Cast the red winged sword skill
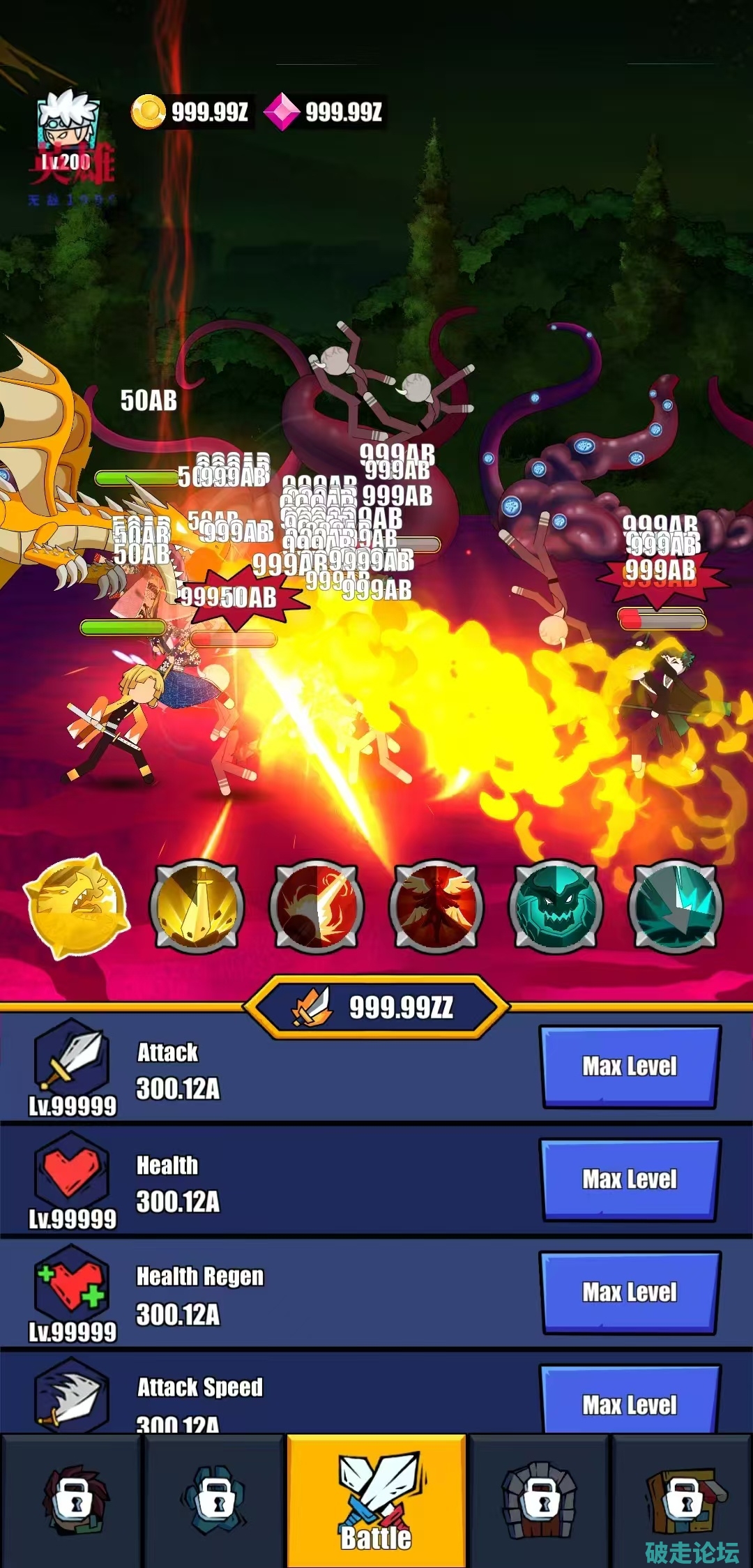753x1568 pixels. click(436, 906)
